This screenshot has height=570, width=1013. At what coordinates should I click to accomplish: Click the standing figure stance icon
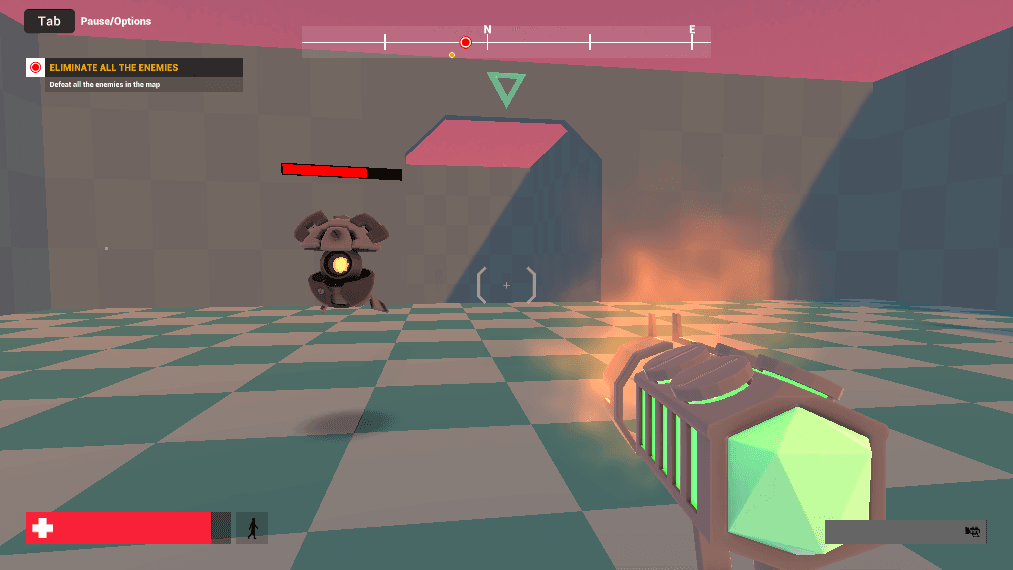[252, 528]
